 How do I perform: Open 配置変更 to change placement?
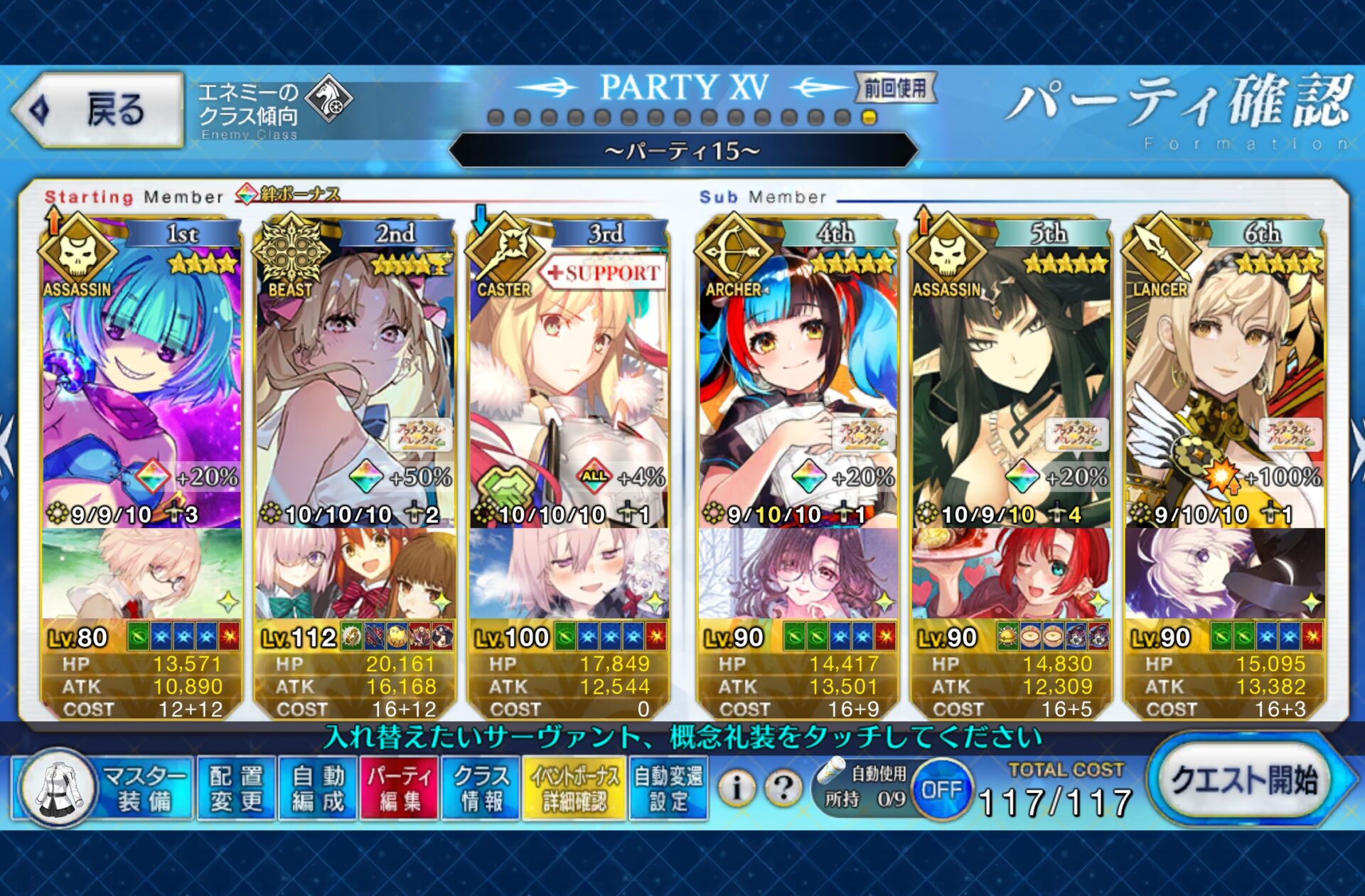(x=236, y=788)
